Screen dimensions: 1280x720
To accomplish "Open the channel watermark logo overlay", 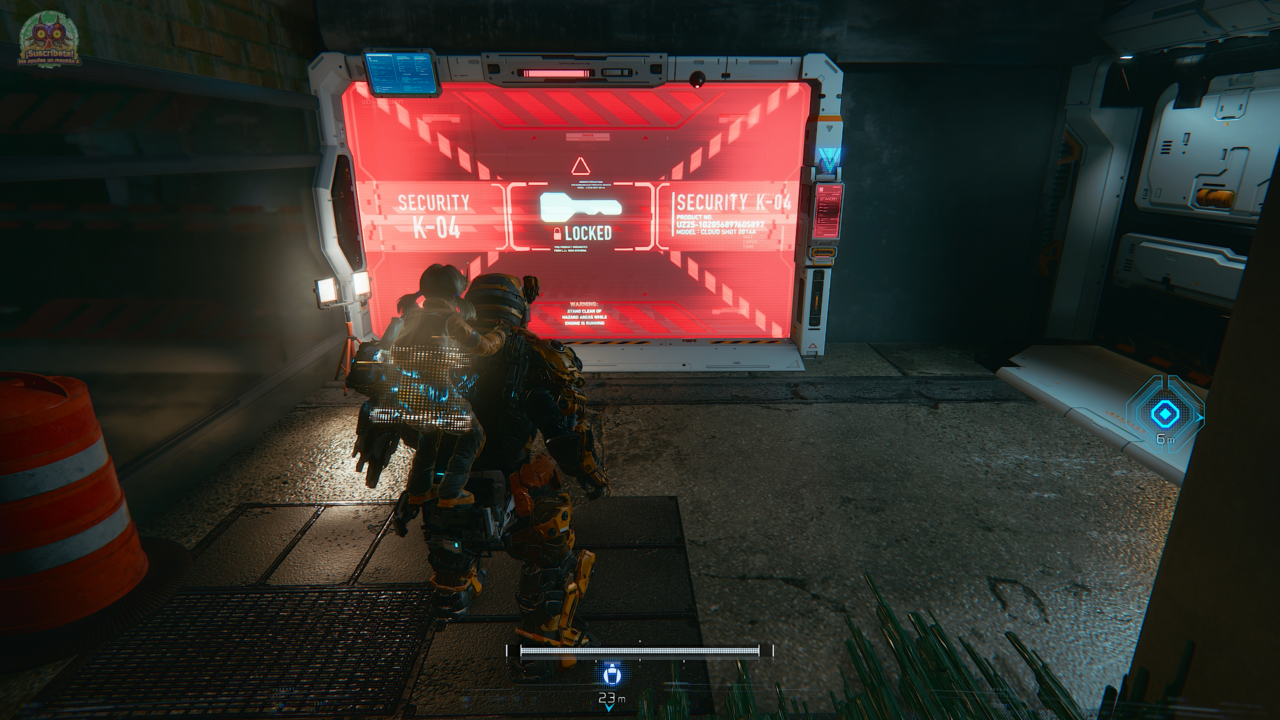I will click(49, 40).
